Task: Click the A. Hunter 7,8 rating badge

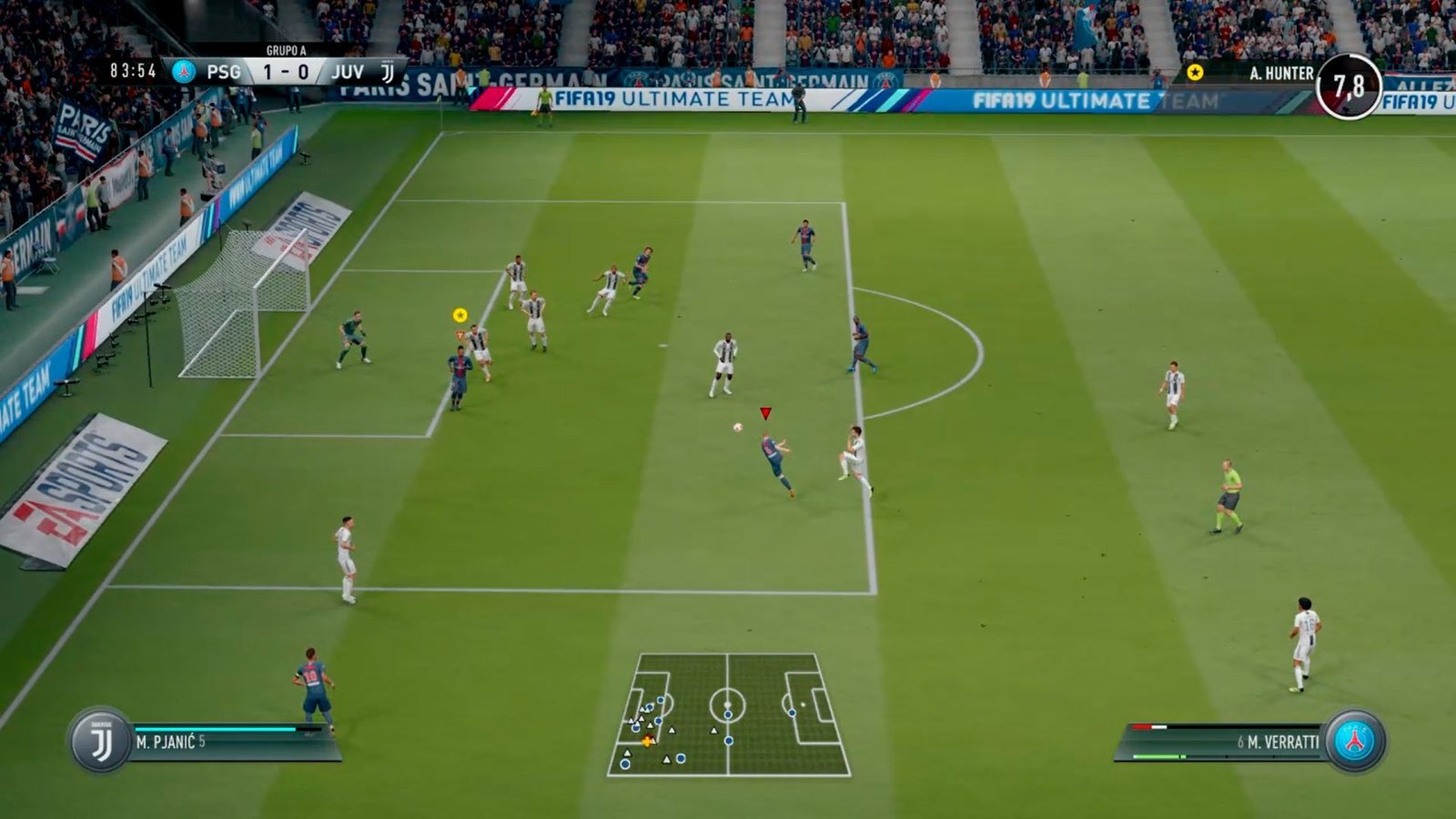Action: [x=1349, y=86]
